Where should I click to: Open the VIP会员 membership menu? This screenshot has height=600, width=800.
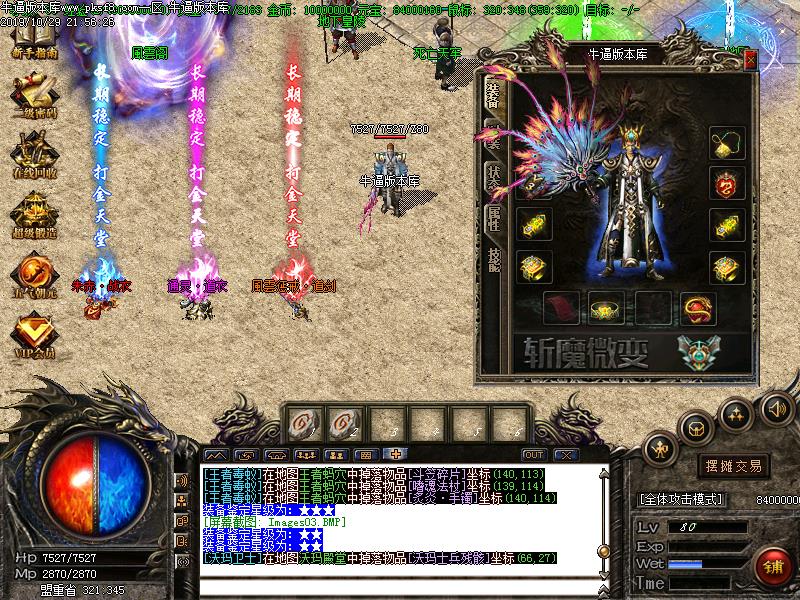click(34, 335)
